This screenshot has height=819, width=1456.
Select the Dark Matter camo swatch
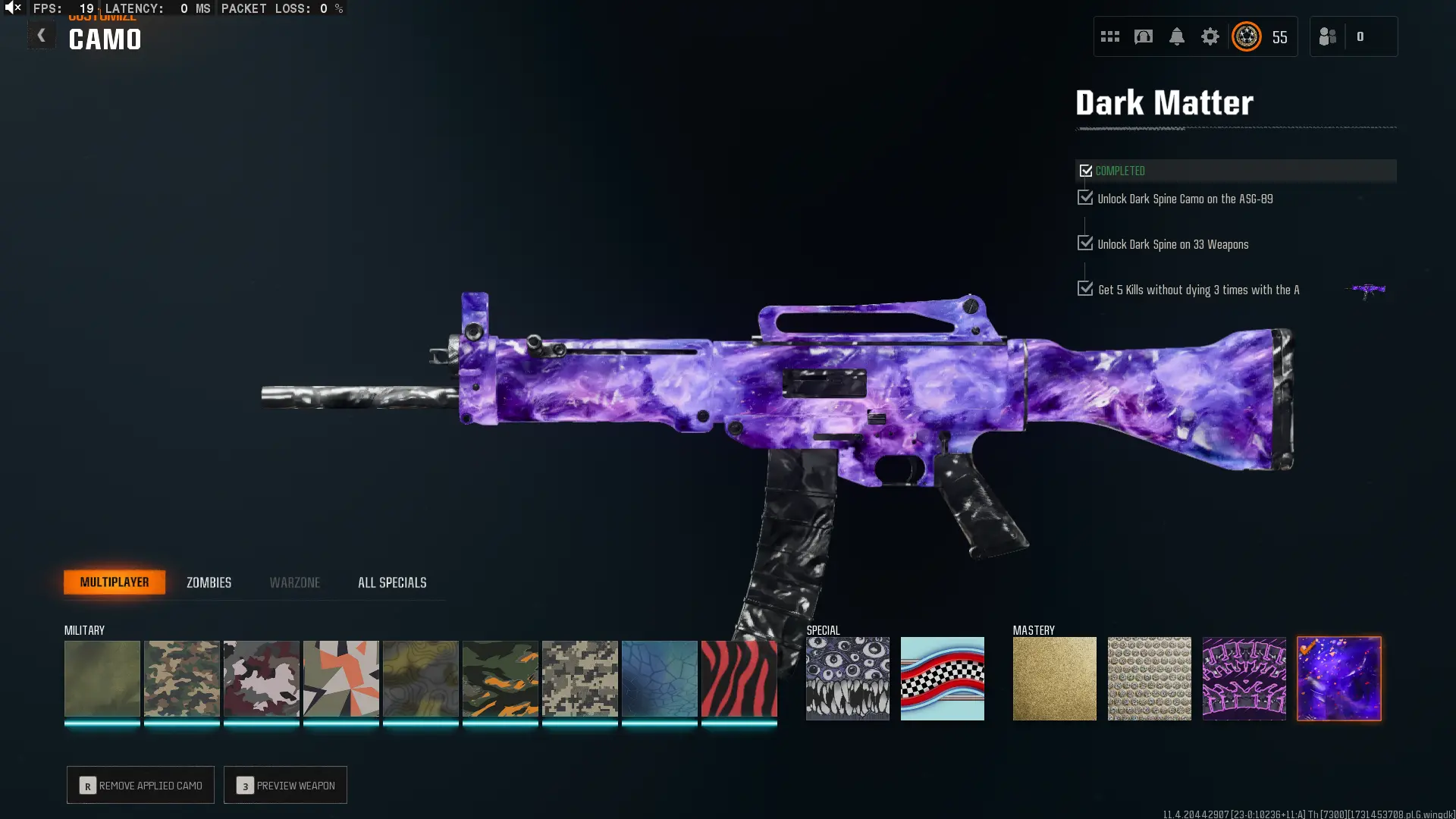(x=1338, y=679)
